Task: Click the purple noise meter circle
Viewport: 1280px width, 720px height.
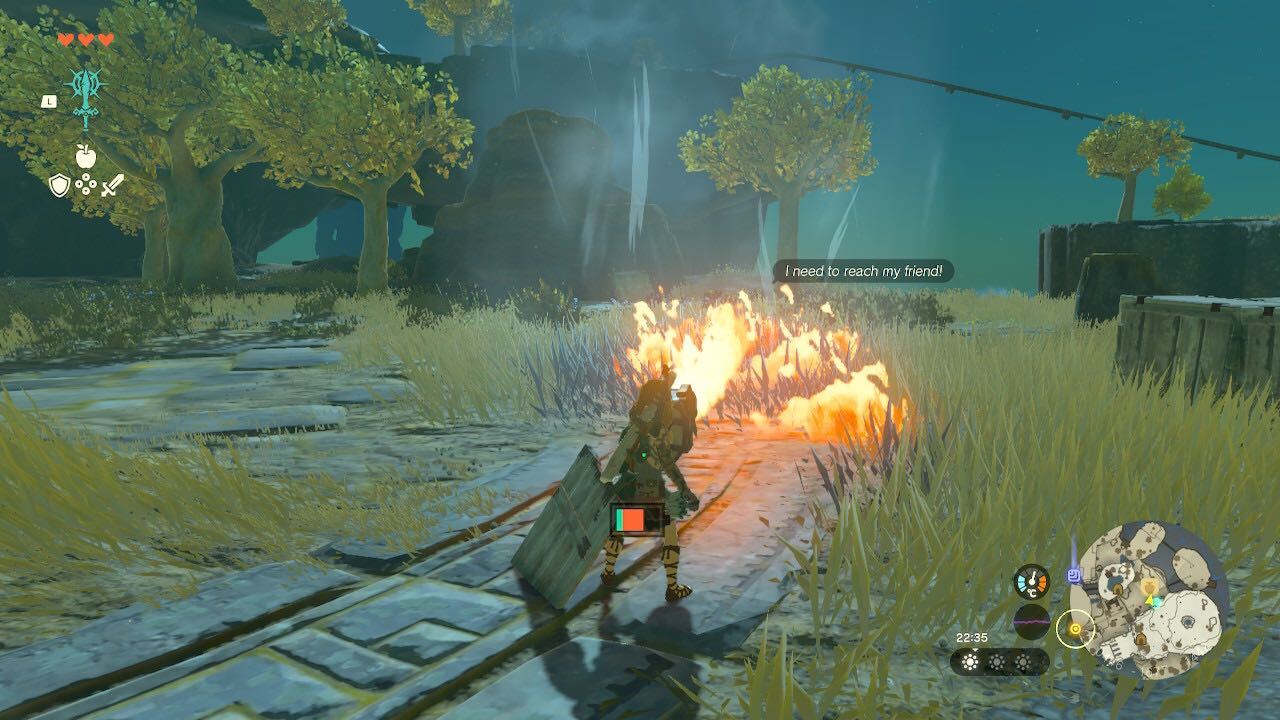Action: tap(1031, 622)
